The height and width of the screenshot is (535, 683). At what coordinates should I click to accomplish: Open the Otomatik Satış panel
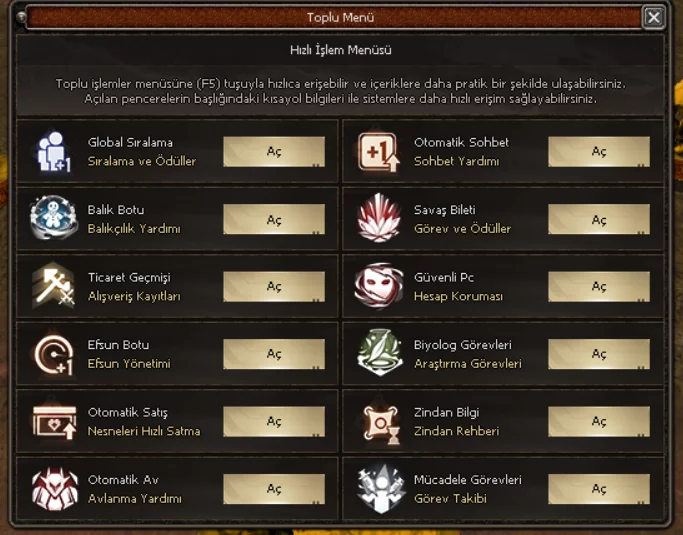[x=274, y=422]
